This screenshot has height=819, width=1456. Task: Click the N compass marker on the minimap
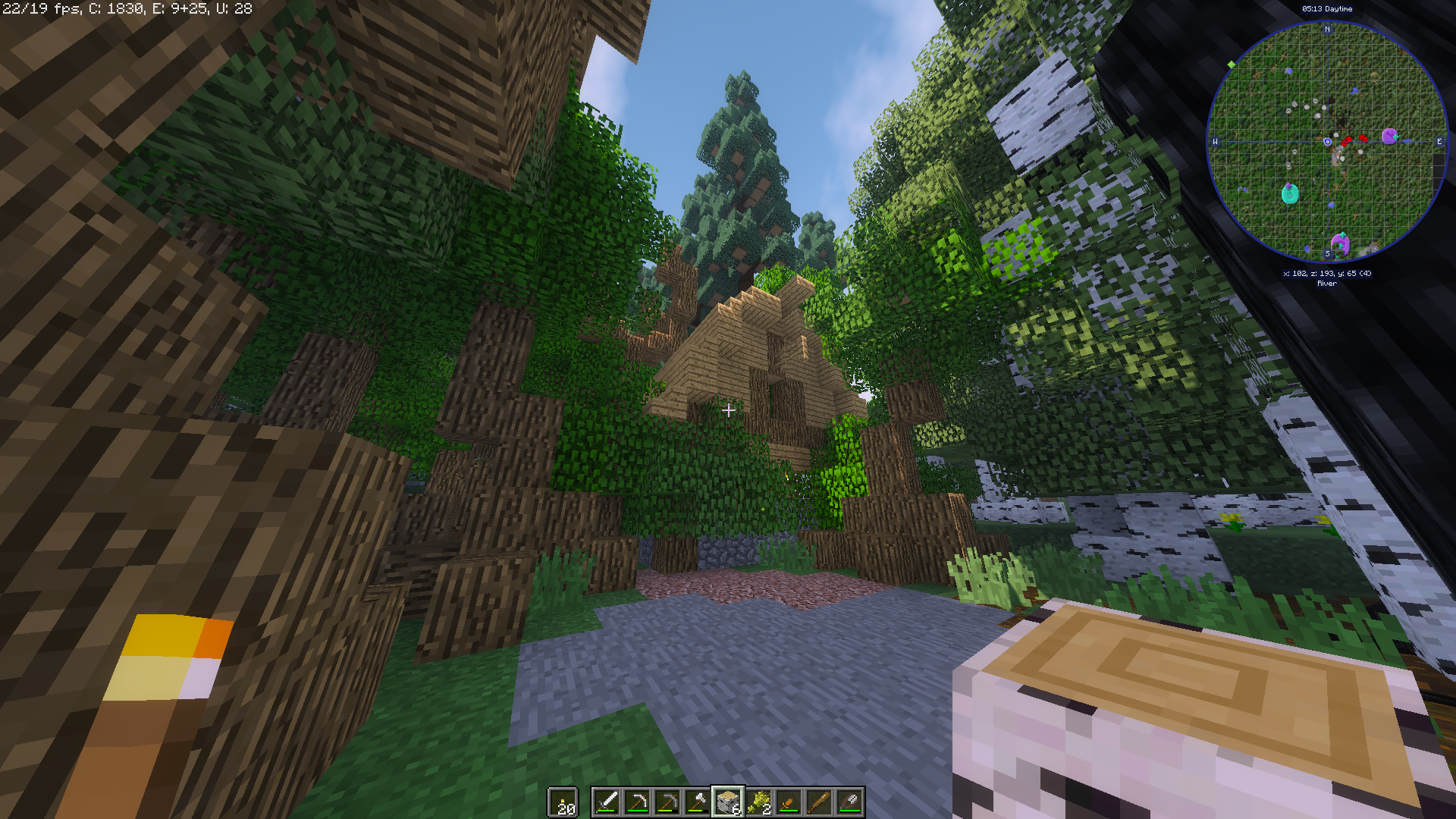1327,29
